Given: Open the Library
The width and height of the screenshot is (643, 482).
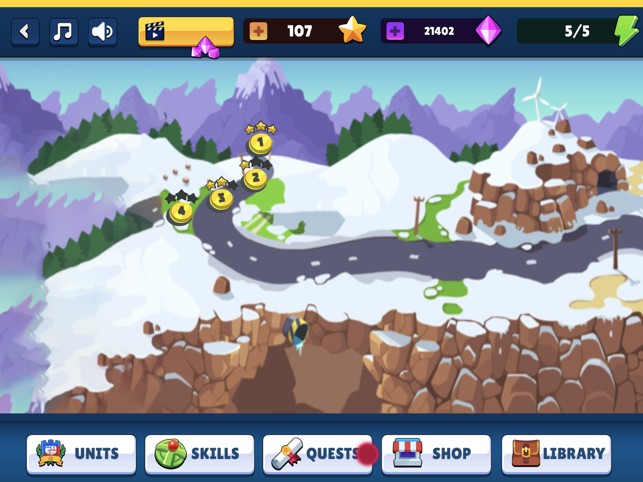Looking at the screenshot, I should [x=556, y=453].
